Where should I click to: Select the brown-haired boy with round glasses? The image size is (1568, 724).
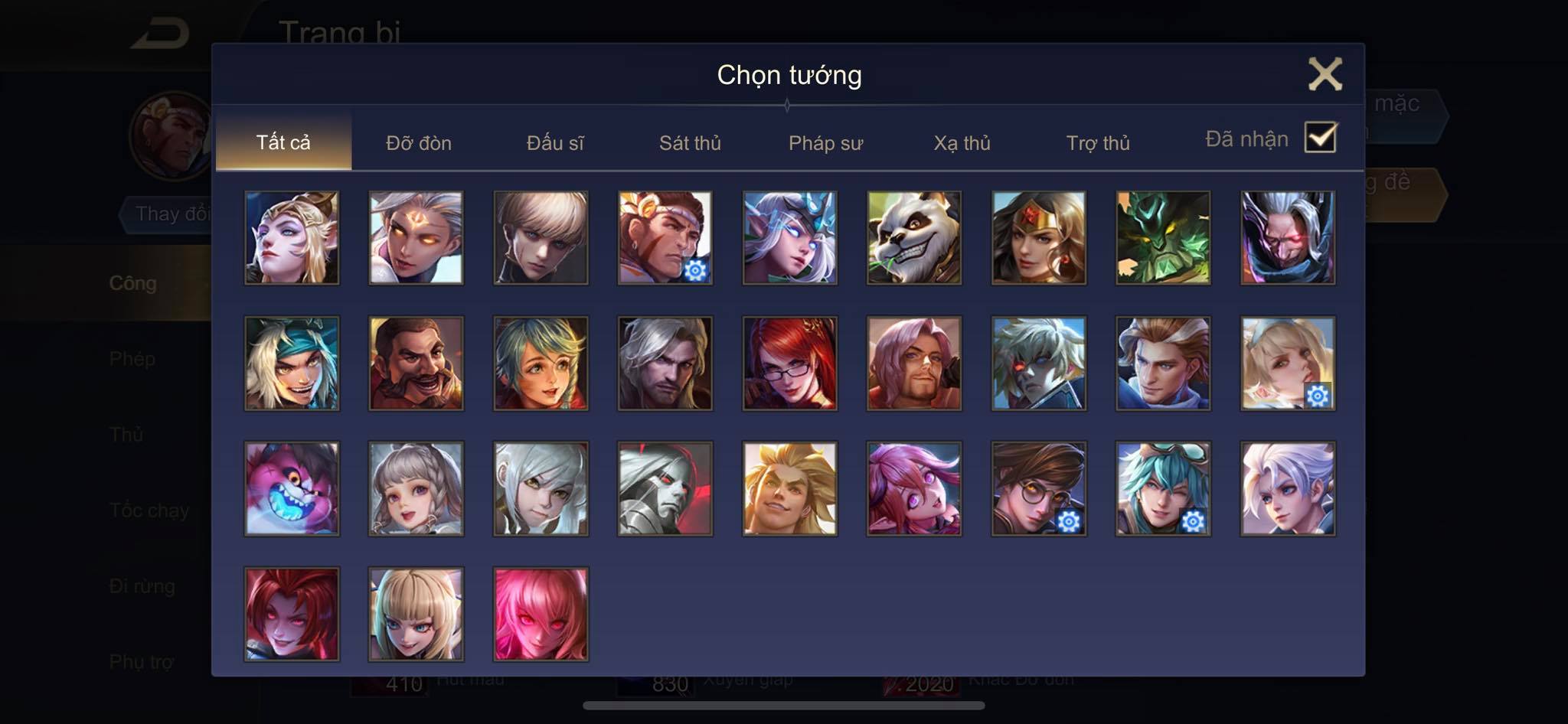(1038, 488)
